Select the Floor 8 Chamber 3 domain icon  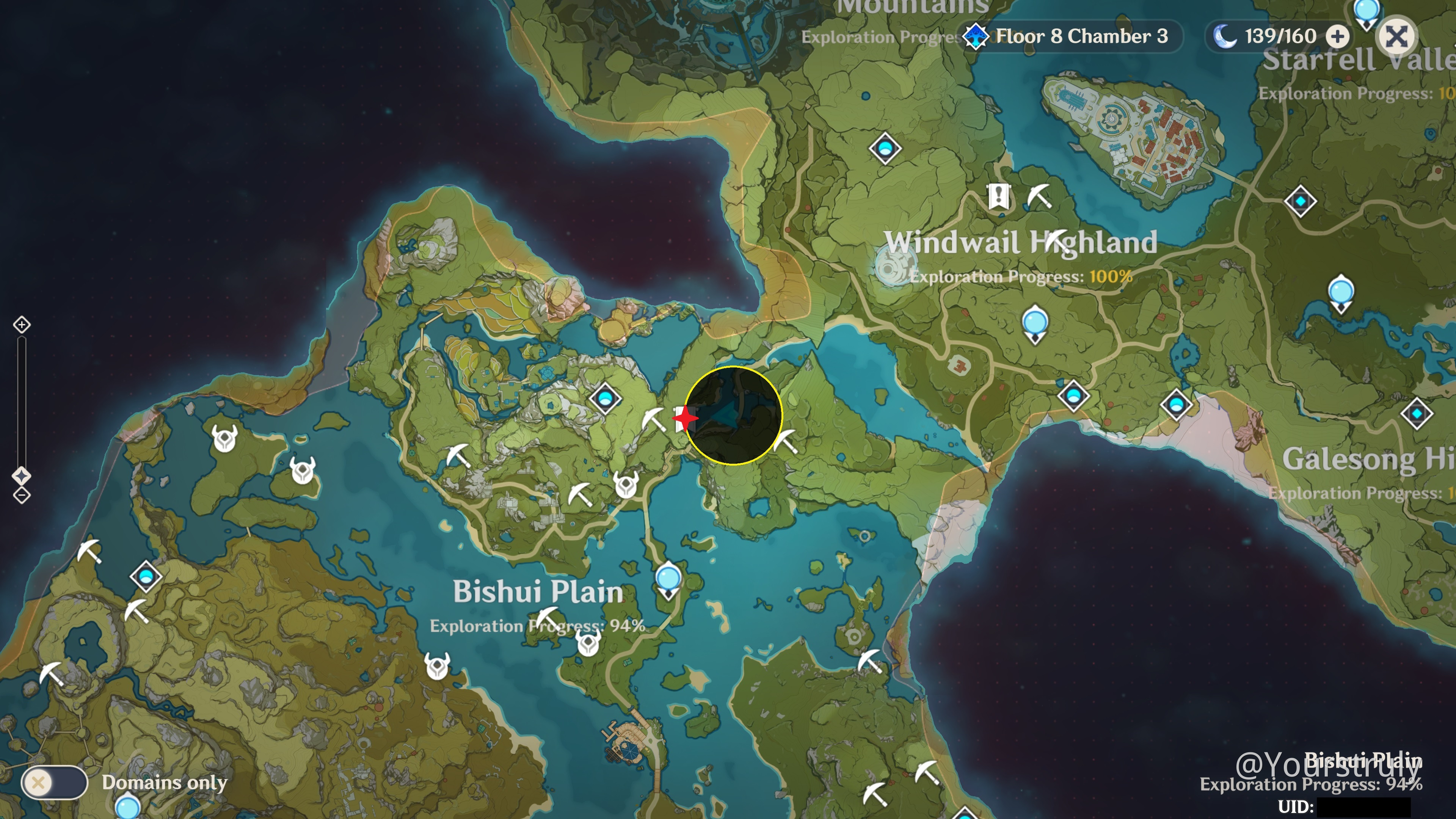pos(976,36)
